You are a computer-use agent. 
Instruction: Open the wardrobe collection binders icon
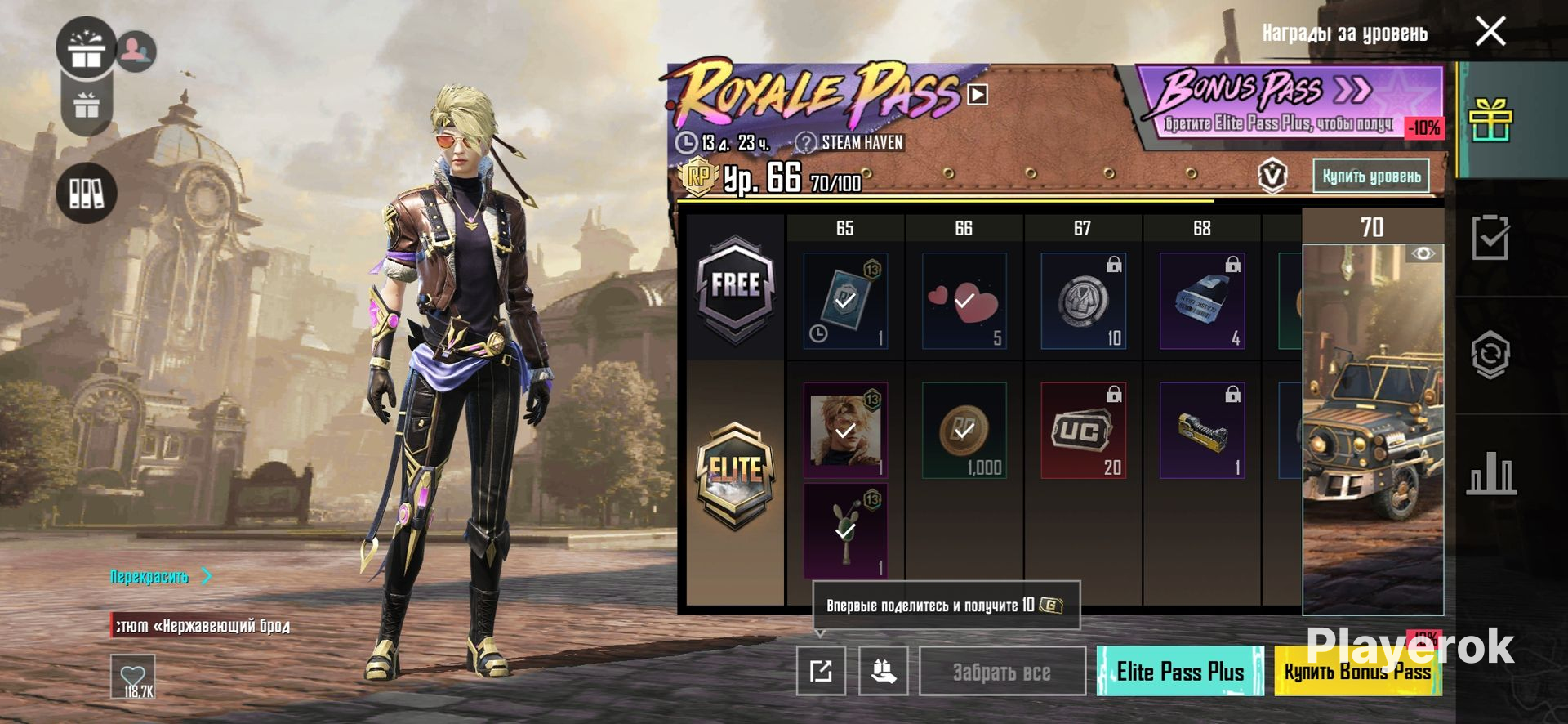point(86,193)
